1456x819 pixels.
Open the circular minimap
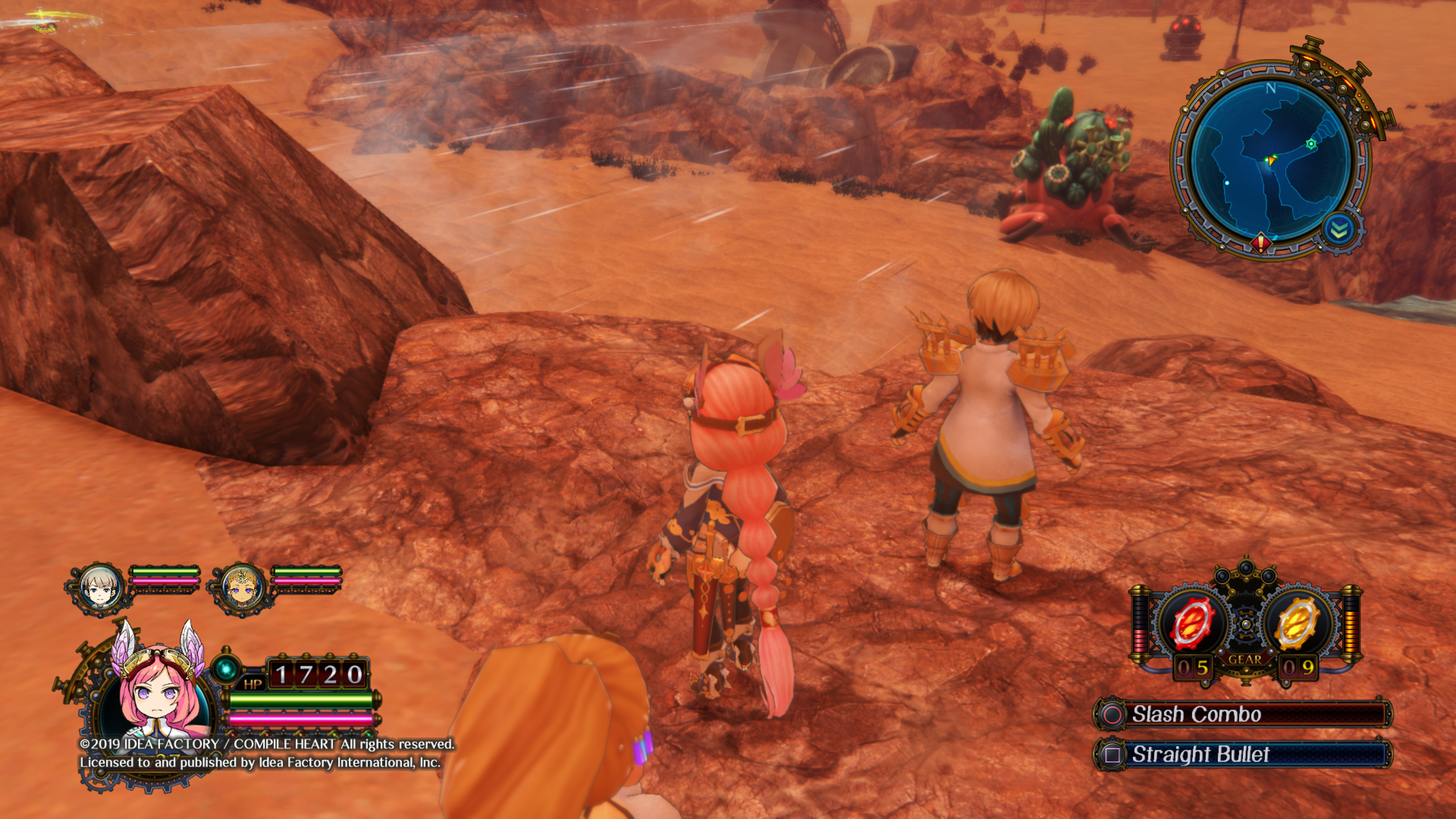click(1271, 160)
